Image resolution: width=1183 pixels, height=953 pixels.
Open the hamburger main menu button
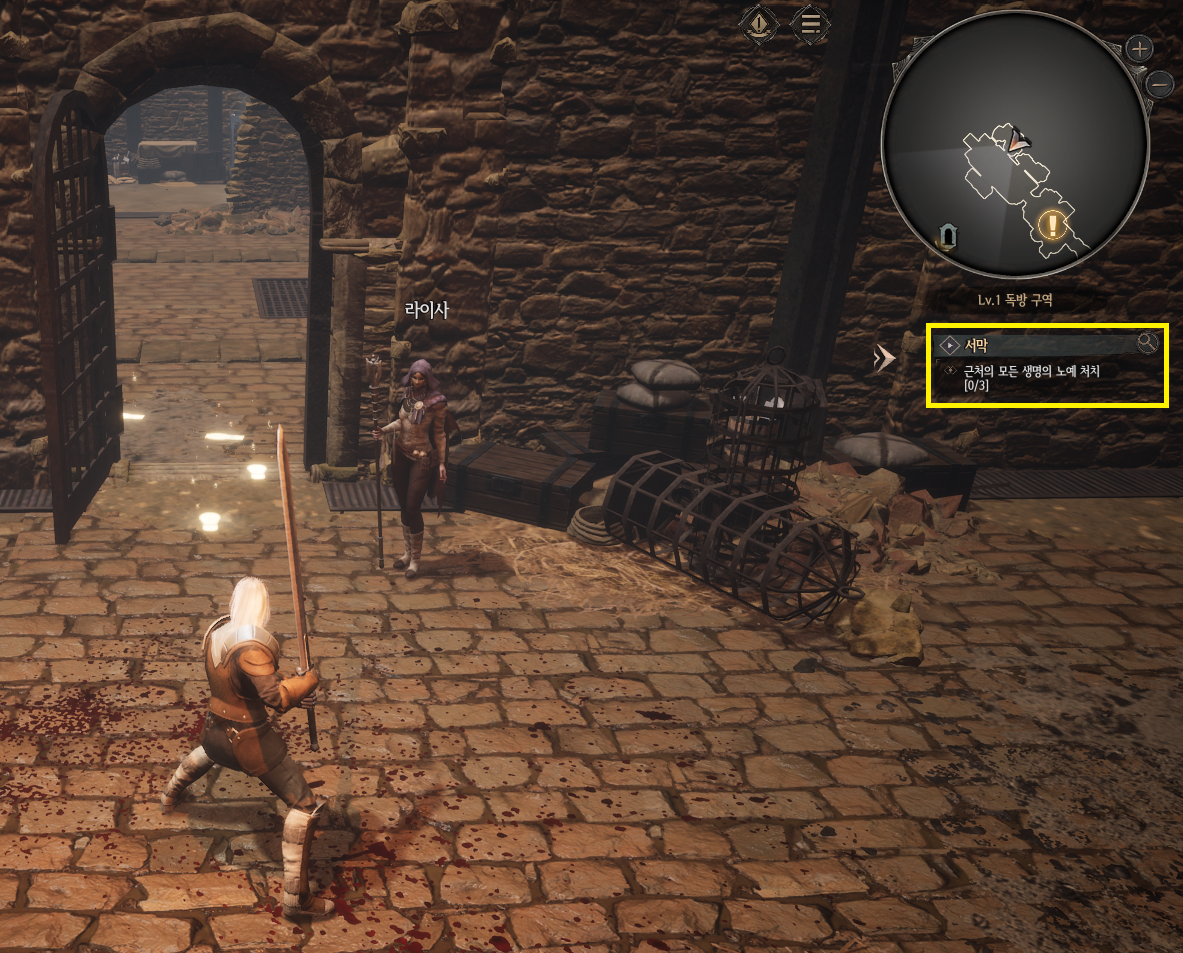[x=810, y=23]
